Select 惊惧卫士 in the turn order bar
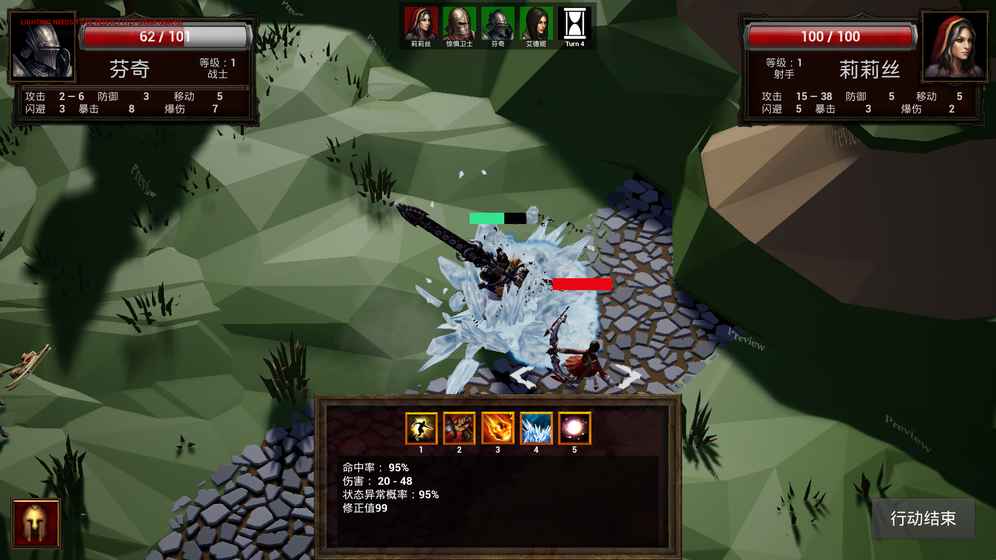Screen dimensions: 996x560 pyautogui.click(x=459, y=23)
